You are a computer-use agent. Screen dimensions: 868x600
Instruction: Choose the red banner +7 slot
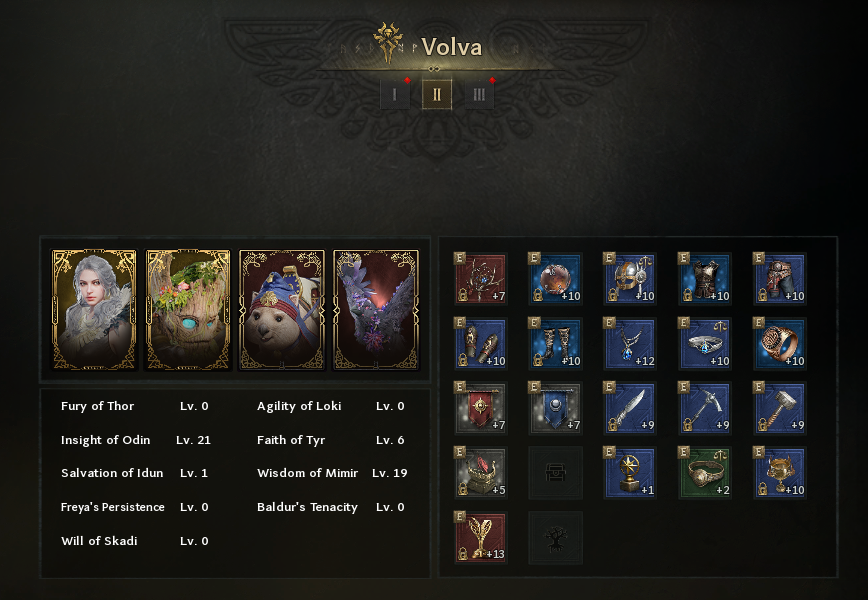[x=481, y=408]
